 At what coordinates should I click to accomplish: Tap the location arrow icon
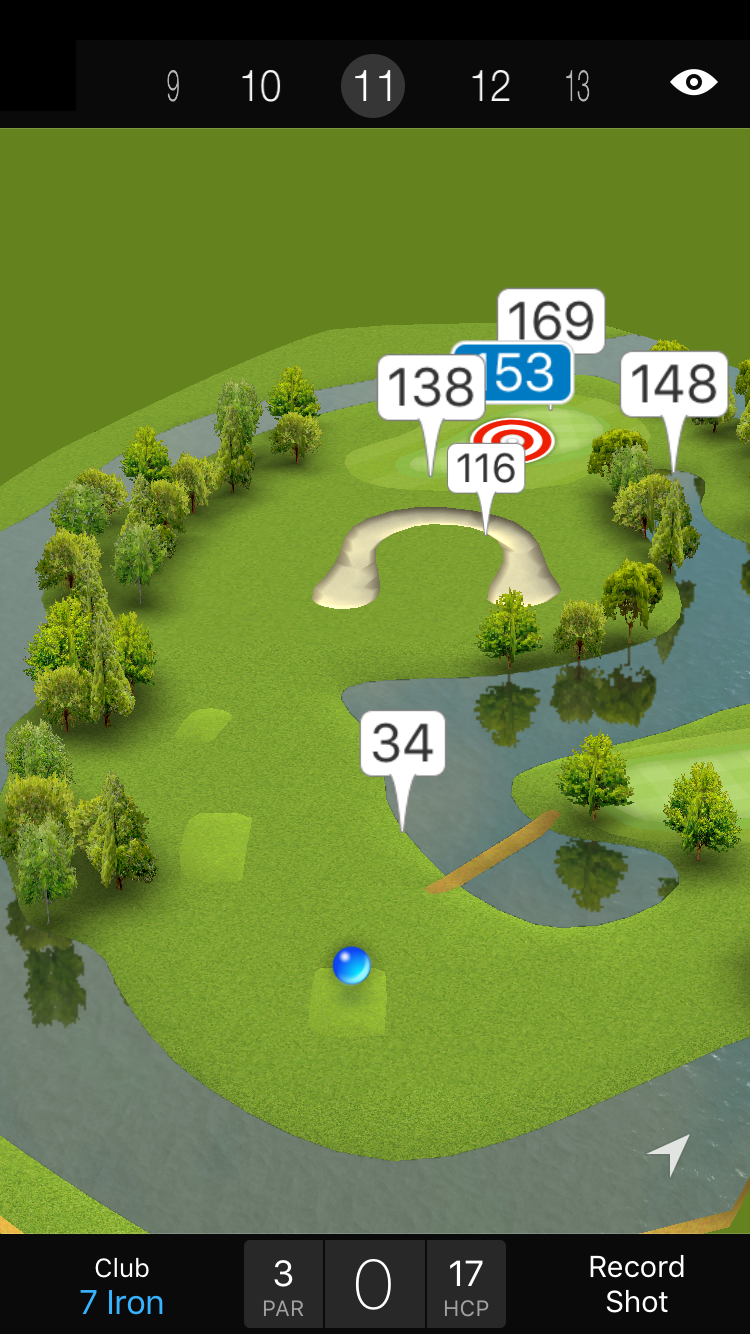[x=669, y=1154]
